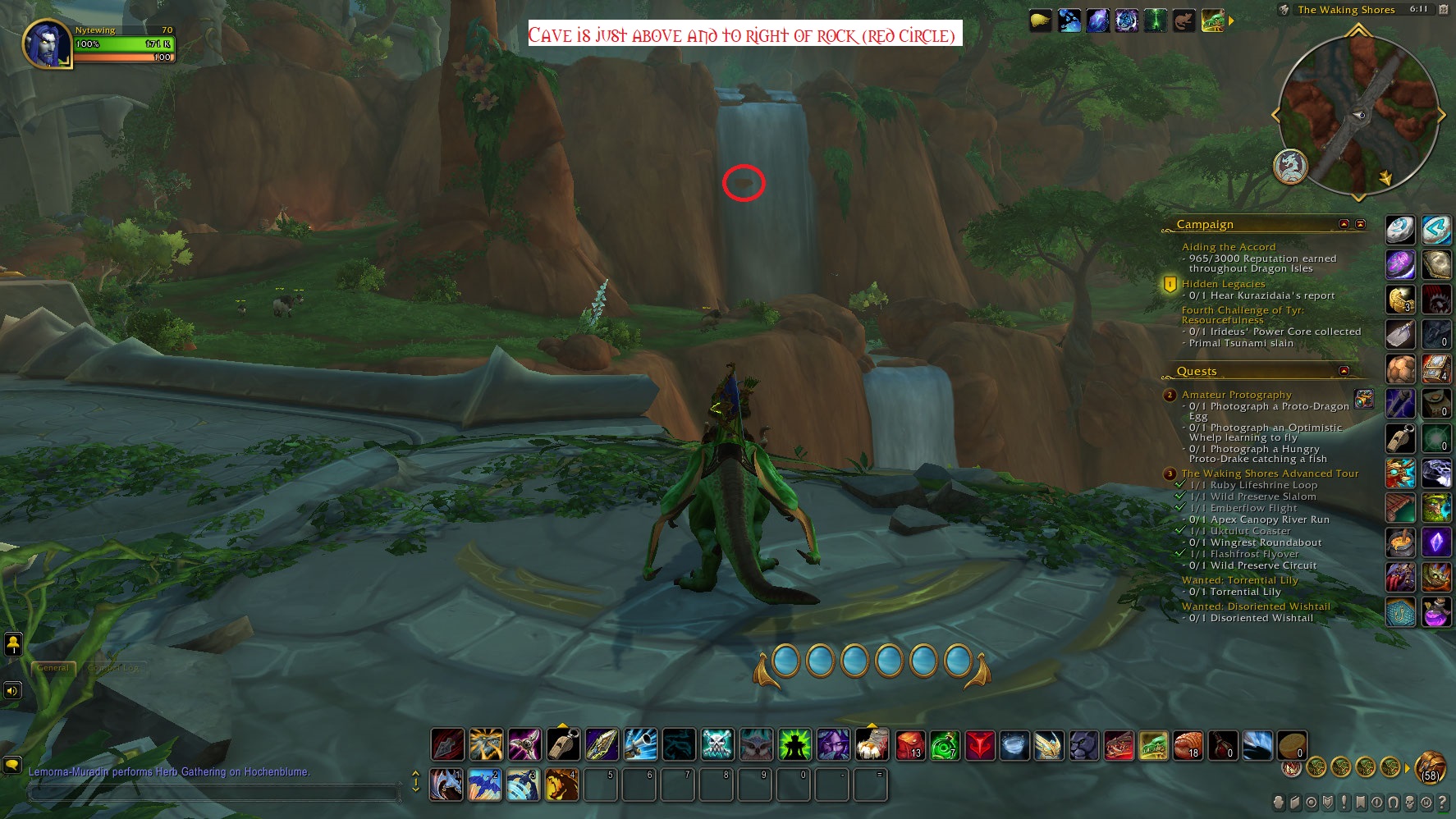This screenshot has height=819, width=1456.
Task: Collapse the Campaign tracker section
Action: coord(1344,224)
